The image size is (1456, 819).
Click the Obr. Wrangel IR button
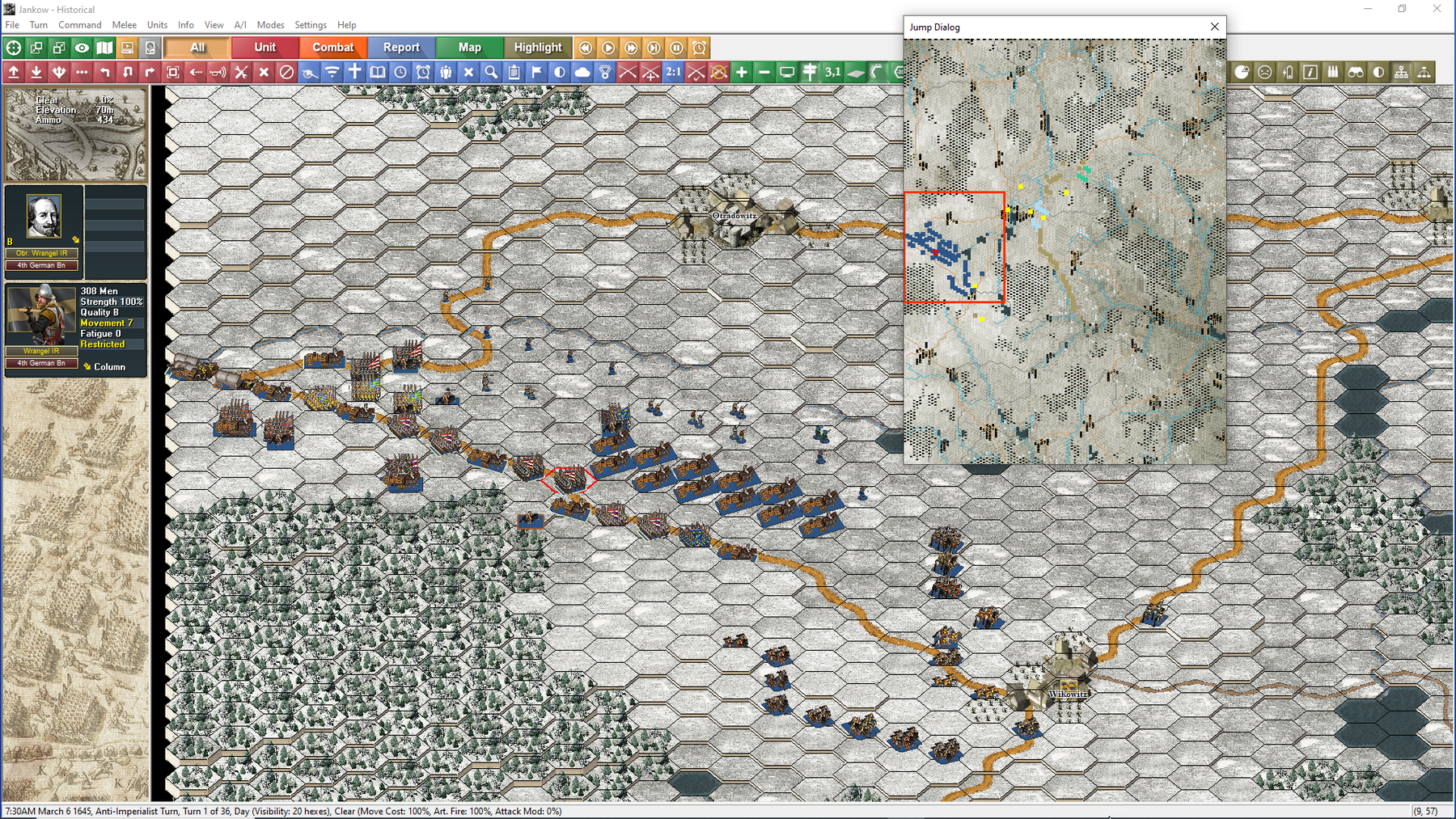42,252
